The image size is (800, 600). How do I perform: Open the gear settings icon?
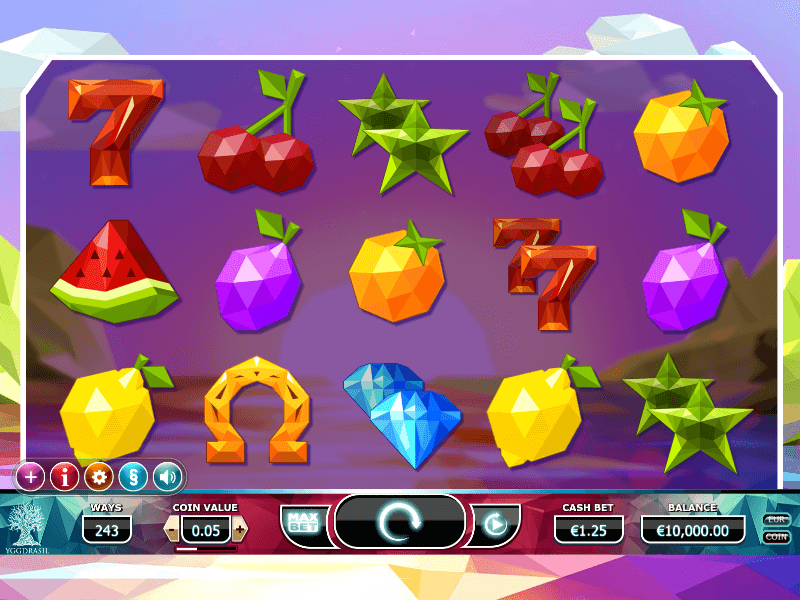(x=99, y=476)
